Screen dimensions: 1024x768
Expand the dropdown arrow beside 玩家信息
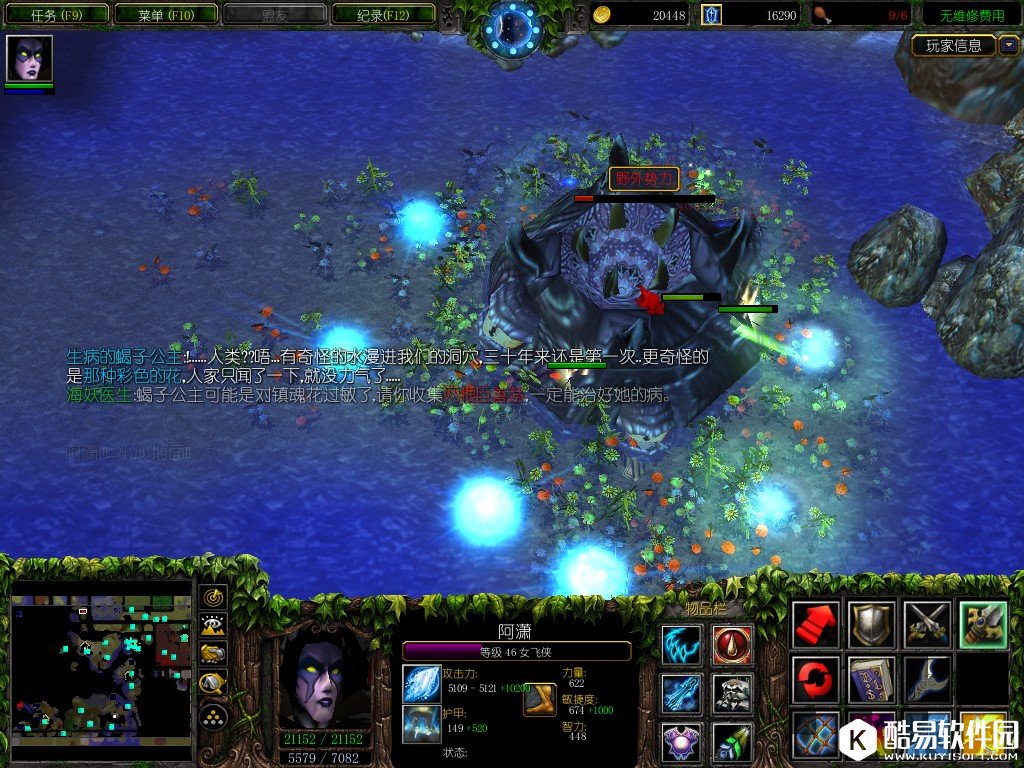coord(1008,45)
